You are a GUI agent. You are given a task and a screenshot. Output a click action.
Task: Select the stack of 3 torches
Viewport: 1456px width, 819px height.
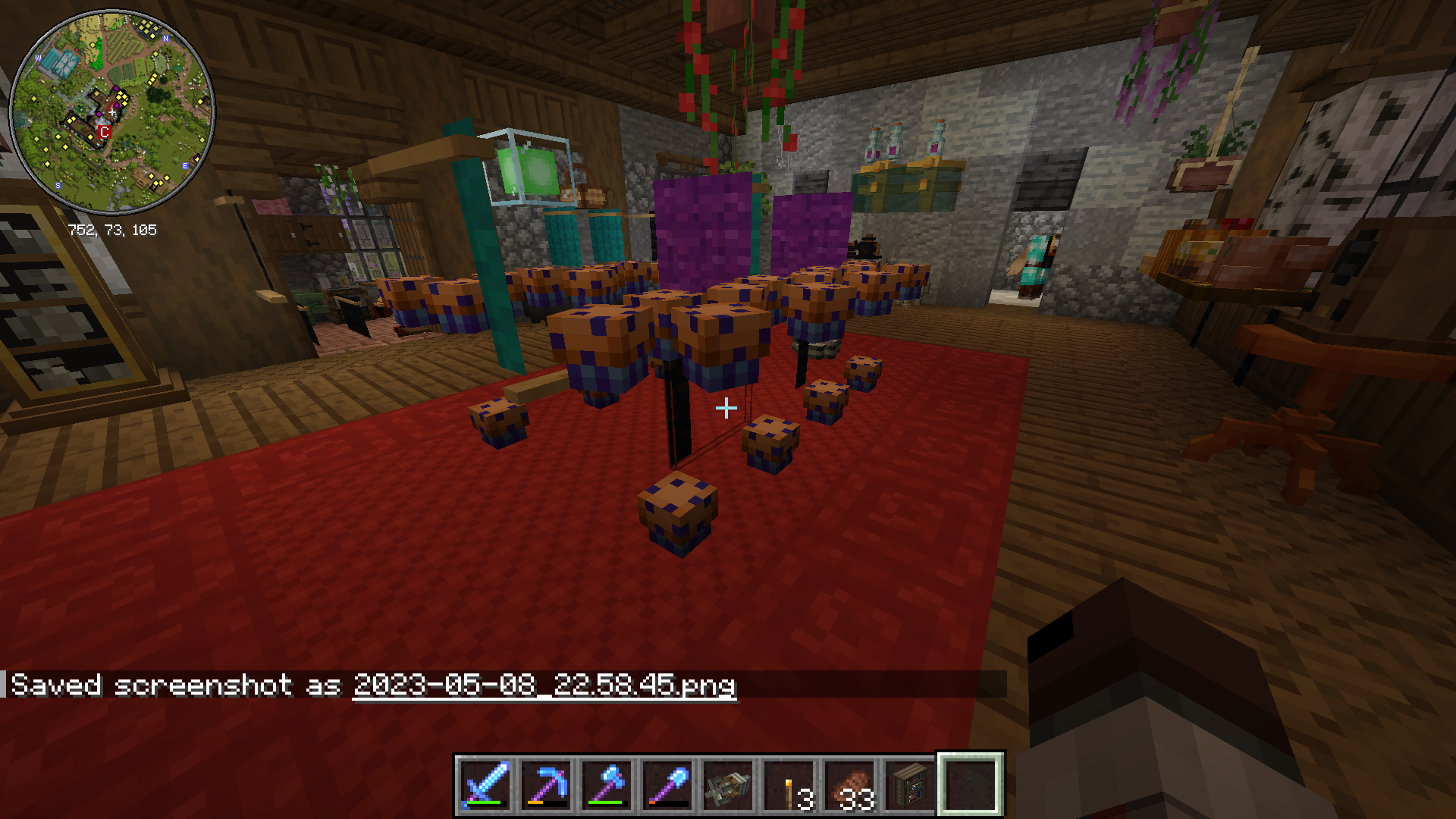pos(787,785)
